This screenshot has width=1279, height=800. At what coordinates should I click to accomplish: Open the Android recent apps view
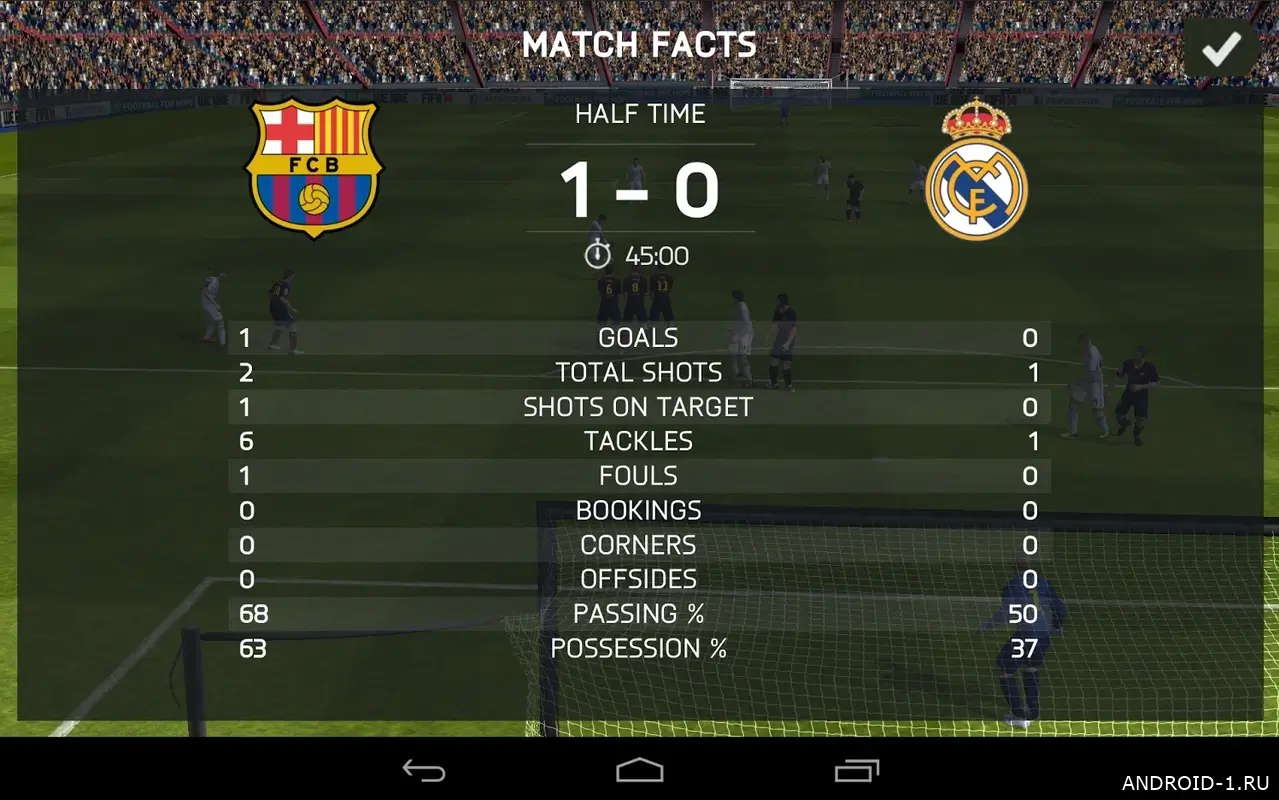856,770
